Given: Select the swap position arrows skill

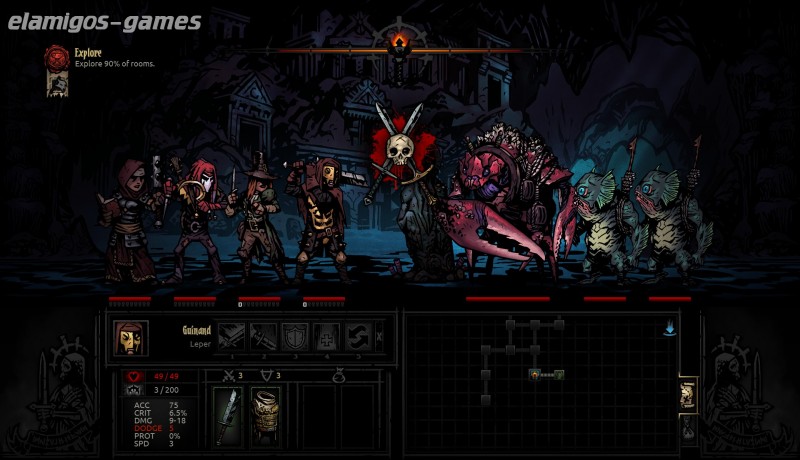Looking at the screenshot, I should pyautogui.click(x=358, y=336).
